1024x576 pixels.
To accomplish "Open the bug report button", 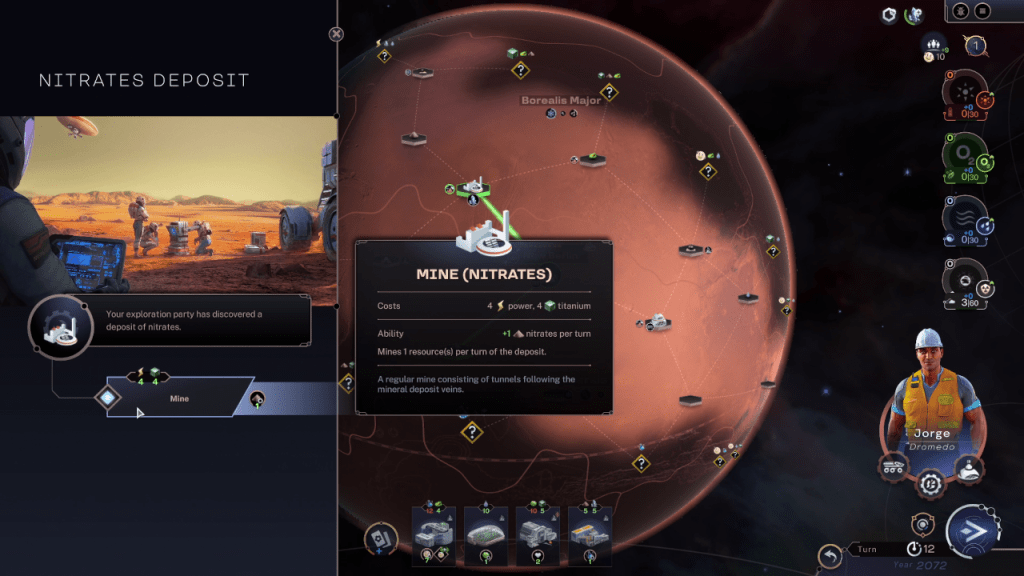I will 959,11.
